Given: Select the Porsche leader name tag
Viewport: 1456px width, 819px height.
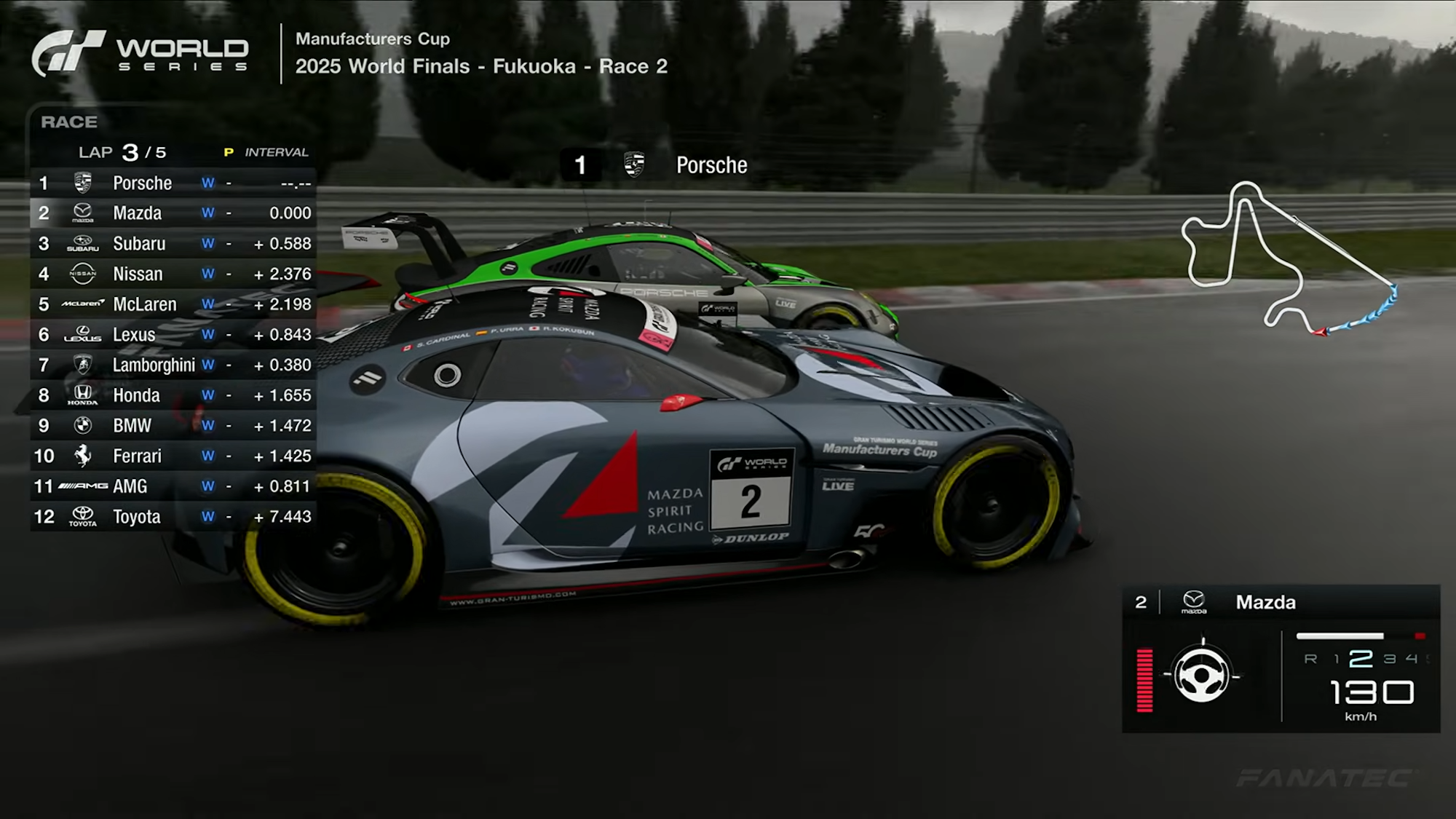Looking at the screenshot, I should click(655, 165).
